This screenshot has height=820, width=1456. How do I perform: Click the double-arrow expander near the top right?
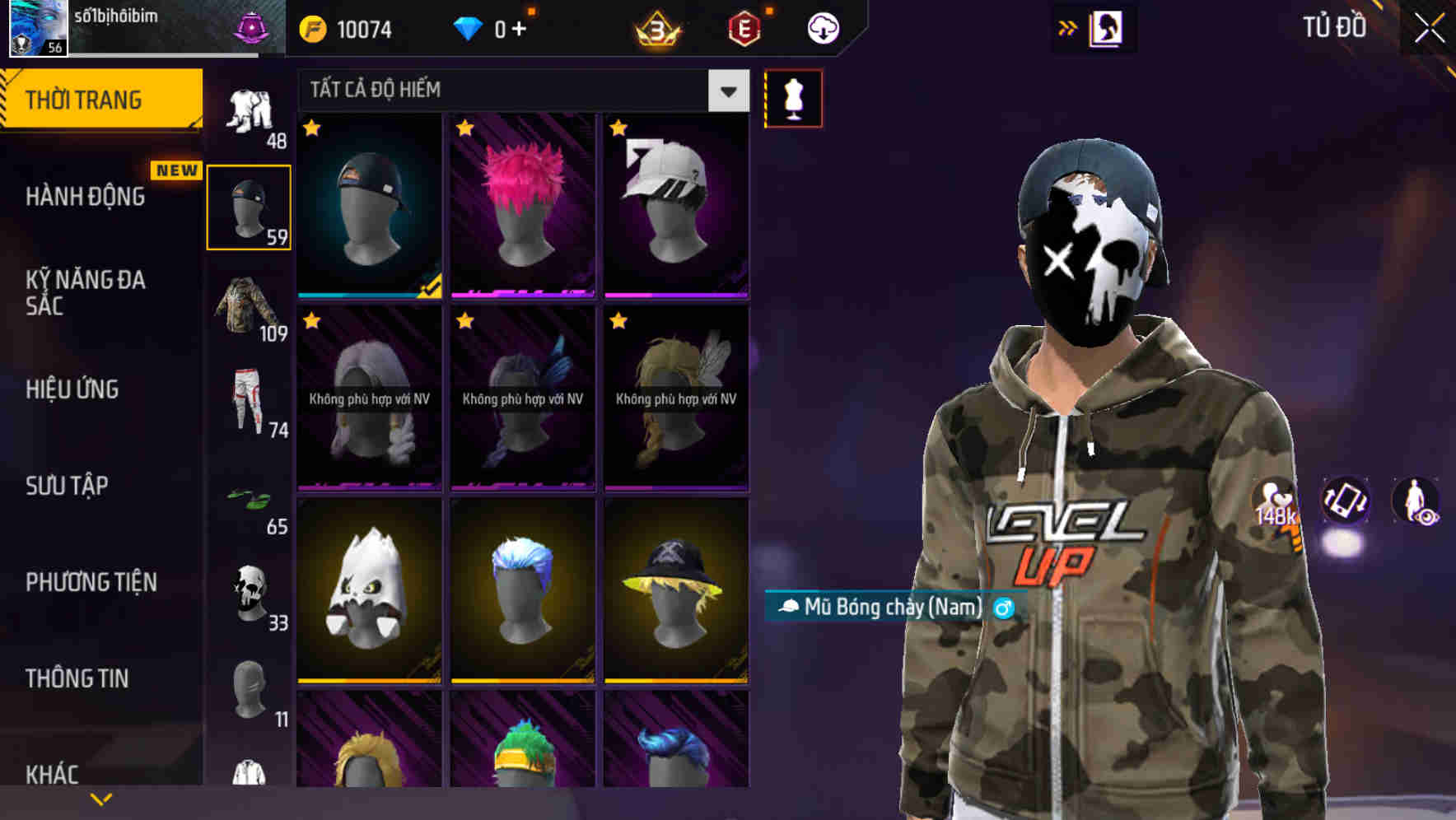click(1068, 27)
